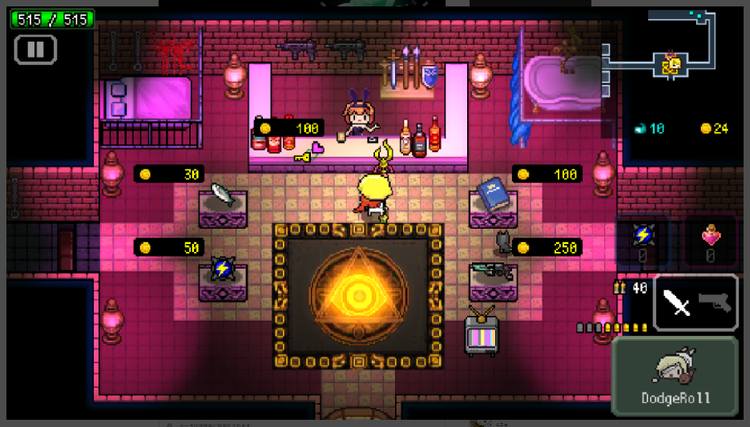Switch weapons with the sword and gun button
This screenshot has width=750, height=427.
click(696, 302)
